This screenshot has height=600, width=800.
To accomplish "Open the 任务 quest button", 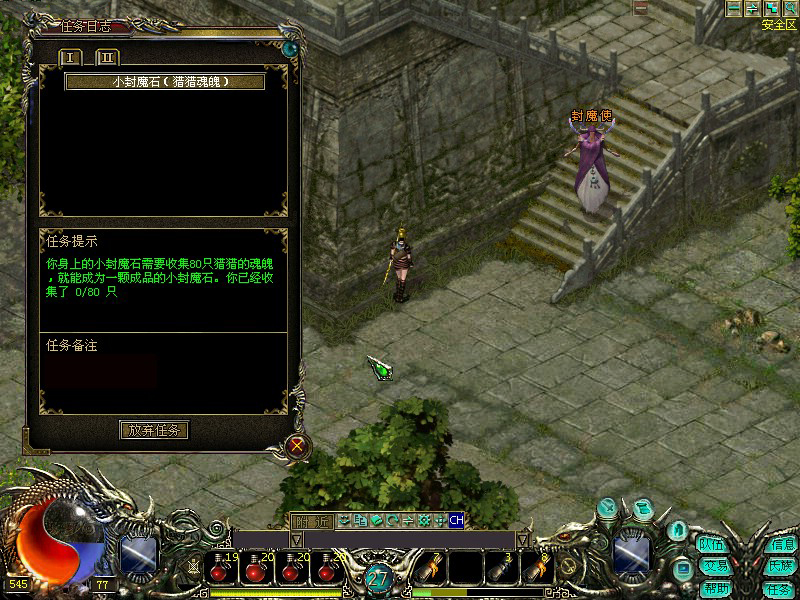I will click(x=779, y=588).
